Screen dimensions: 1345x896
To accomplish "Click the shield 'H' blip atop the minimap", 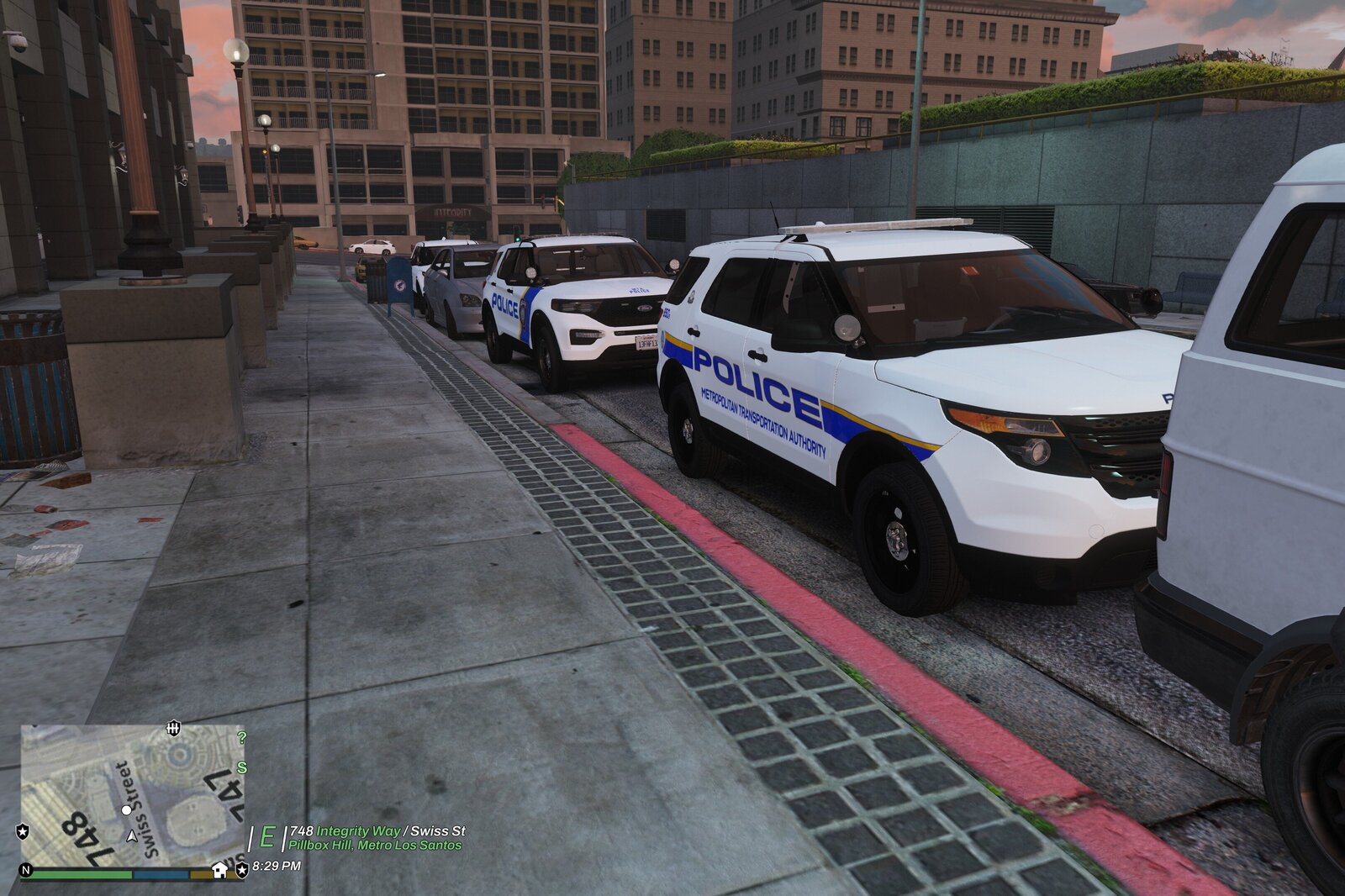I will click(172, 728).
